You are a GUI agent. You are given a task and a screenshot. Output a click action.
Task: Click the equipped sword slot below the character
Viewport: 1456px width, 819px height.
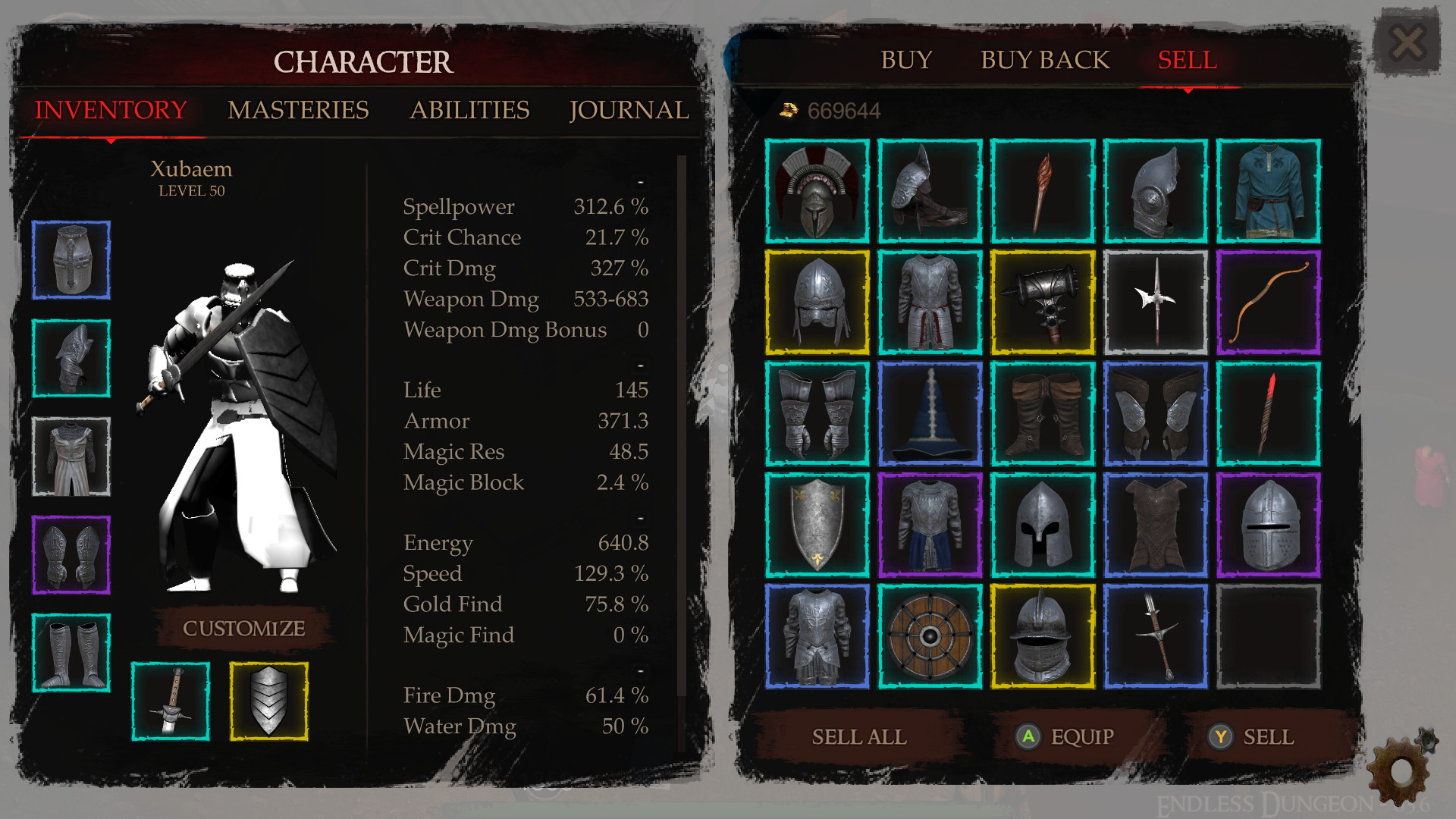point(171,699)
